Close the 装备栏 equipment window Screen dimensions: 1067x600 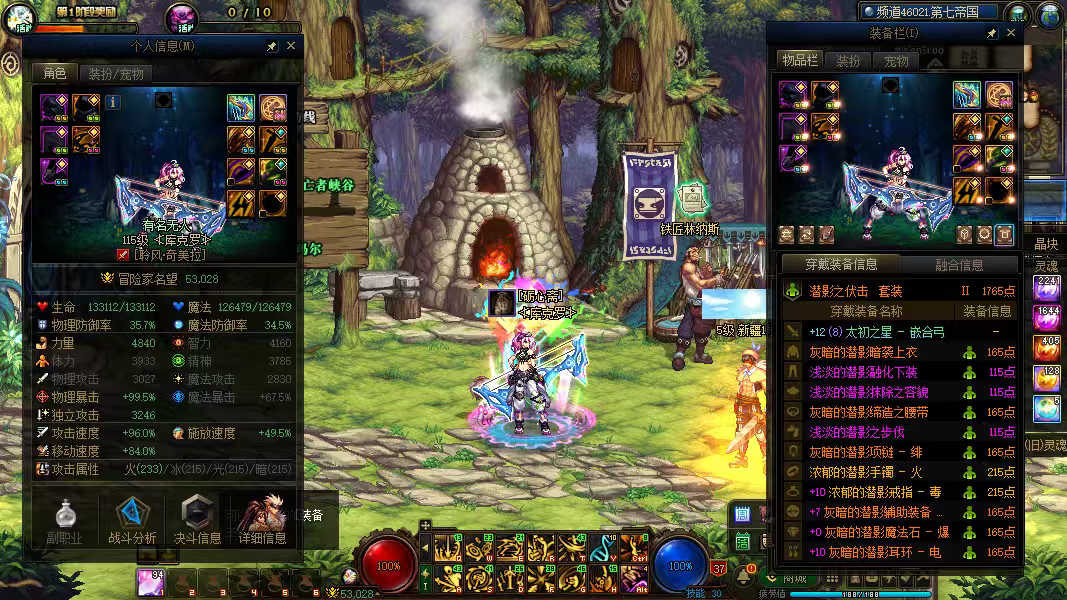coord(1011,33)
